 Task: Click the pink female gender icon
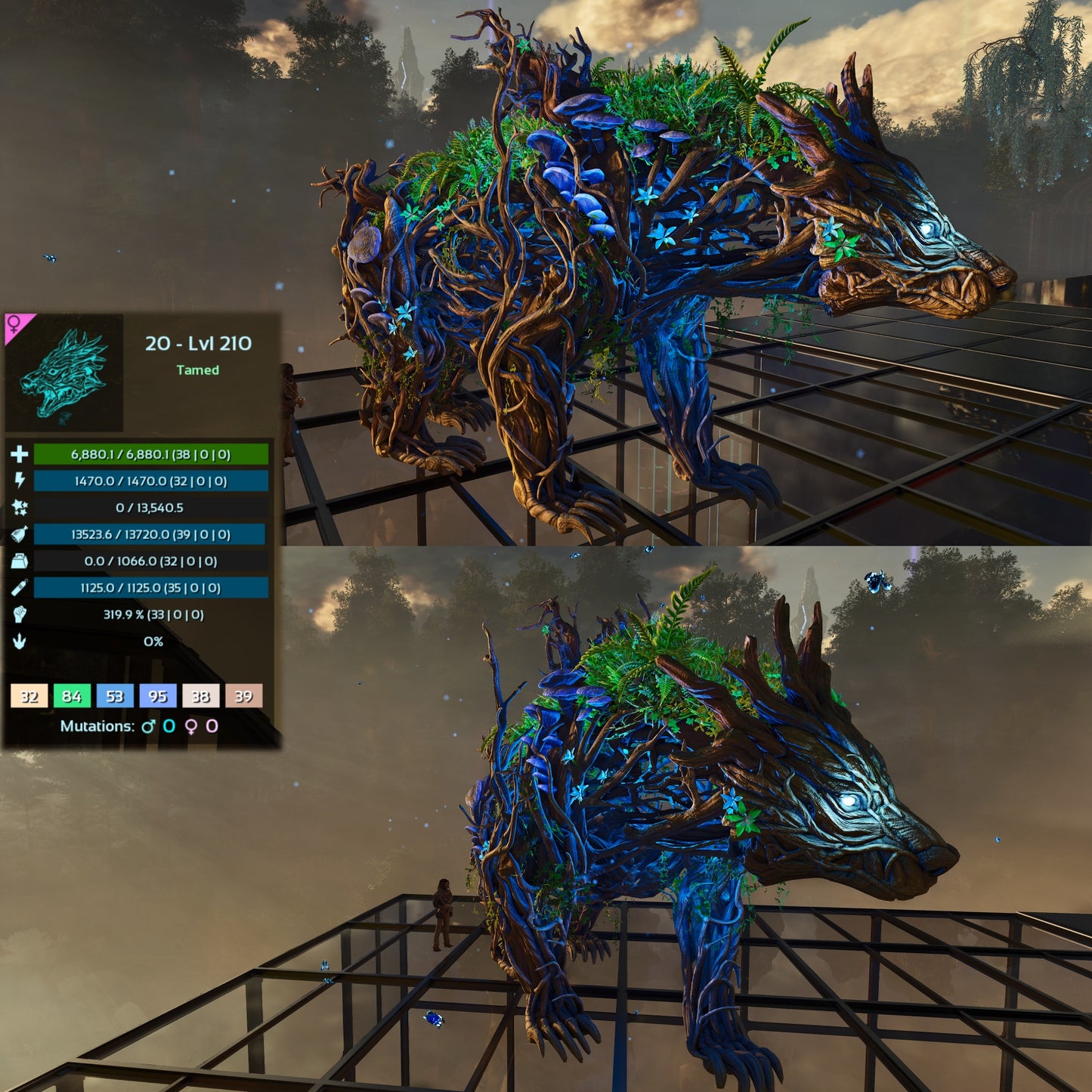point(14,325)
